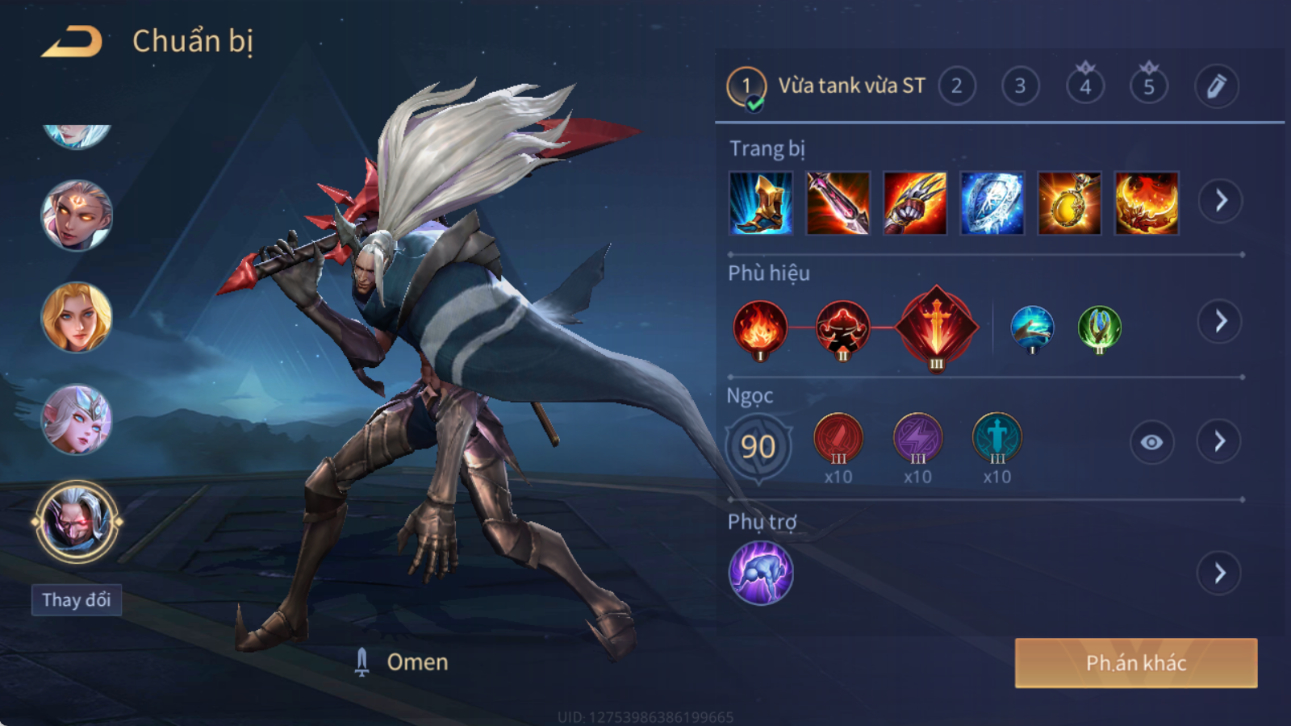Screen dimensions: 1291x726
Task: Select locked build preset 4
Action: point(1085,86)
